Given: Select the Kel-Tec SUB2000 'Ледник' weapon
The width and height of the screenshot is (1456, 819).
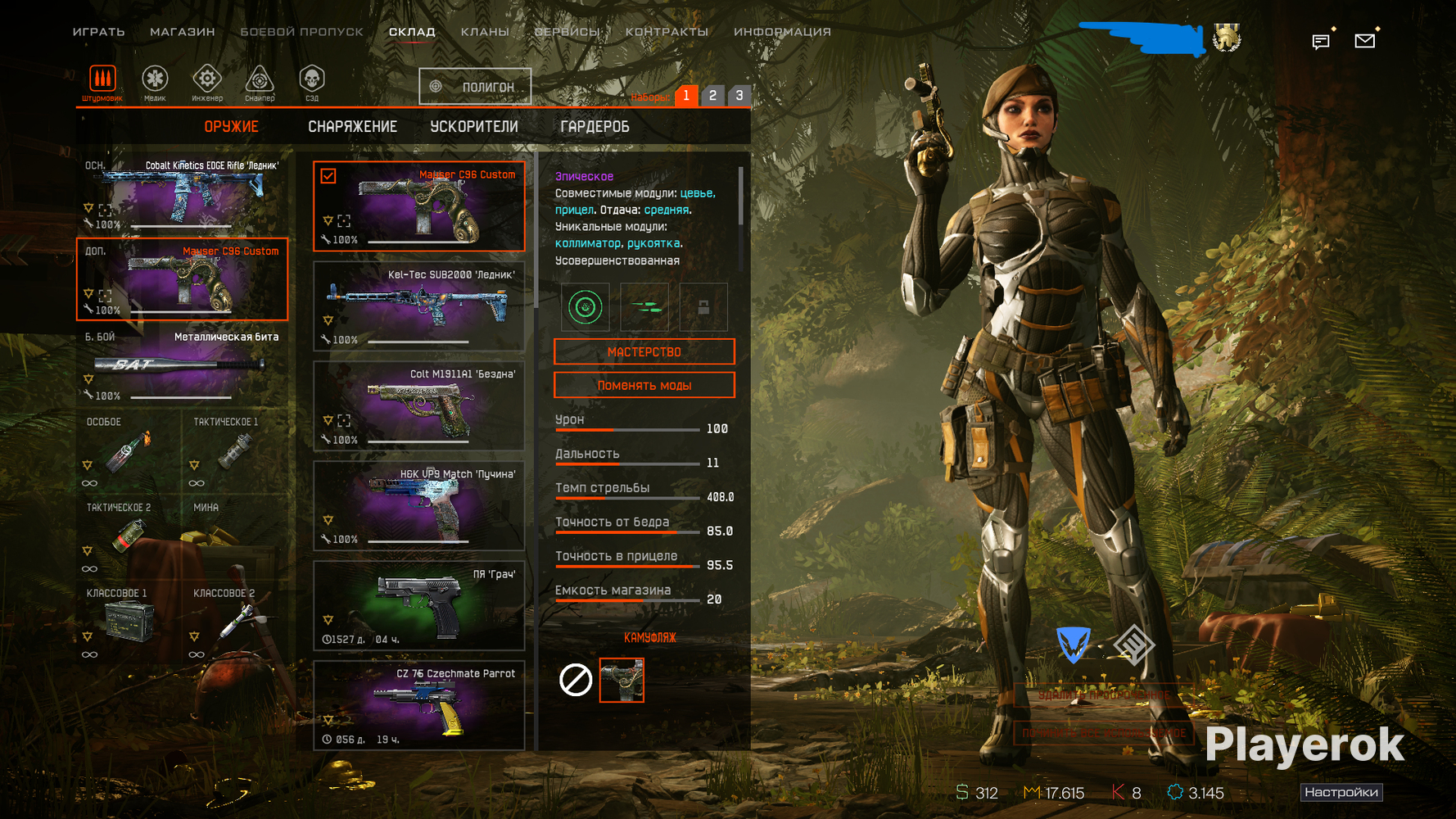Looking at the screenshot, I should click(x=418, y=306).
